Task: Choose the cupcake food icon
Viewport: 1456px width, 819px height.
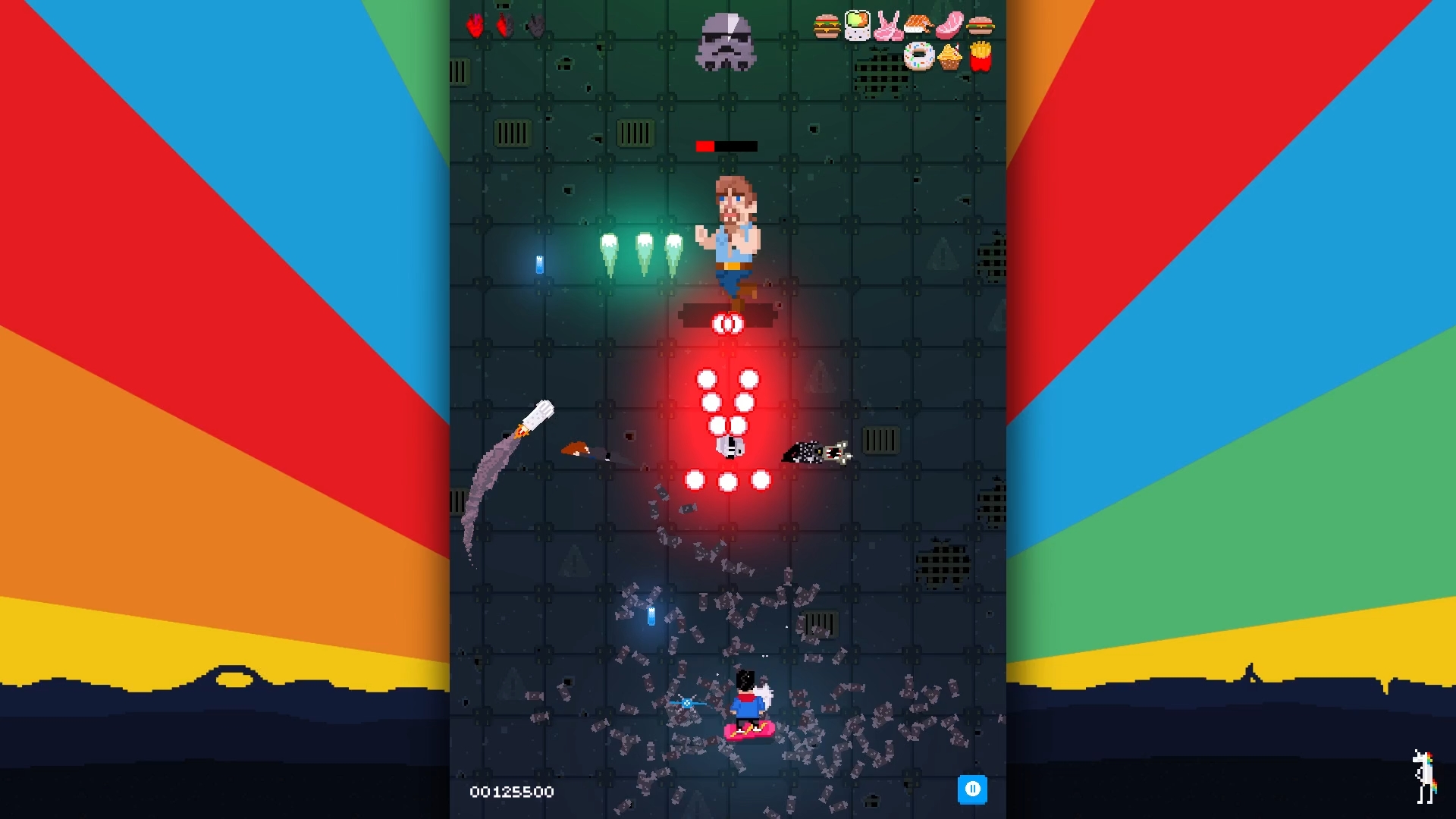Action: tap(949, 57)
